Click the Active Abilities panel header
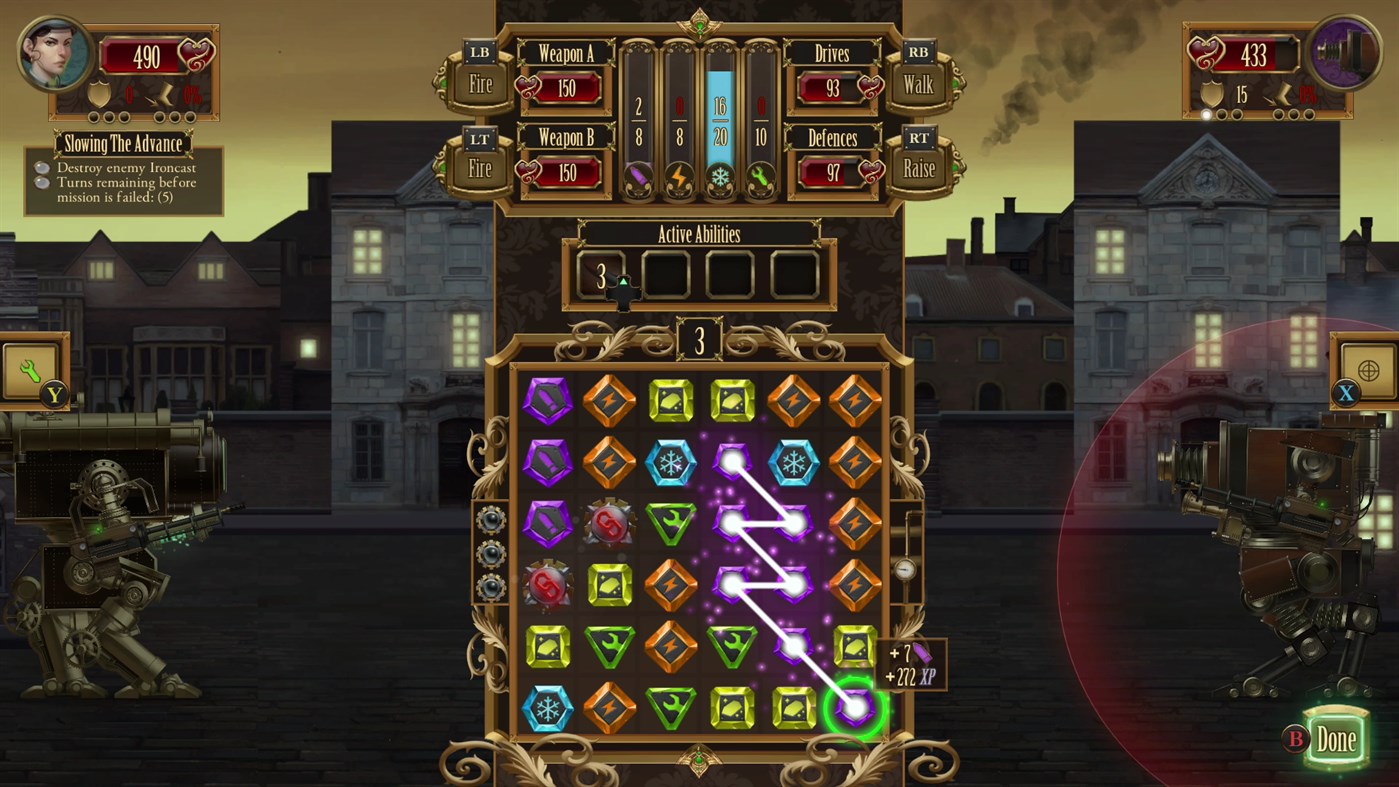Viewport: 1399px width, 787px height. click(699, 234)
